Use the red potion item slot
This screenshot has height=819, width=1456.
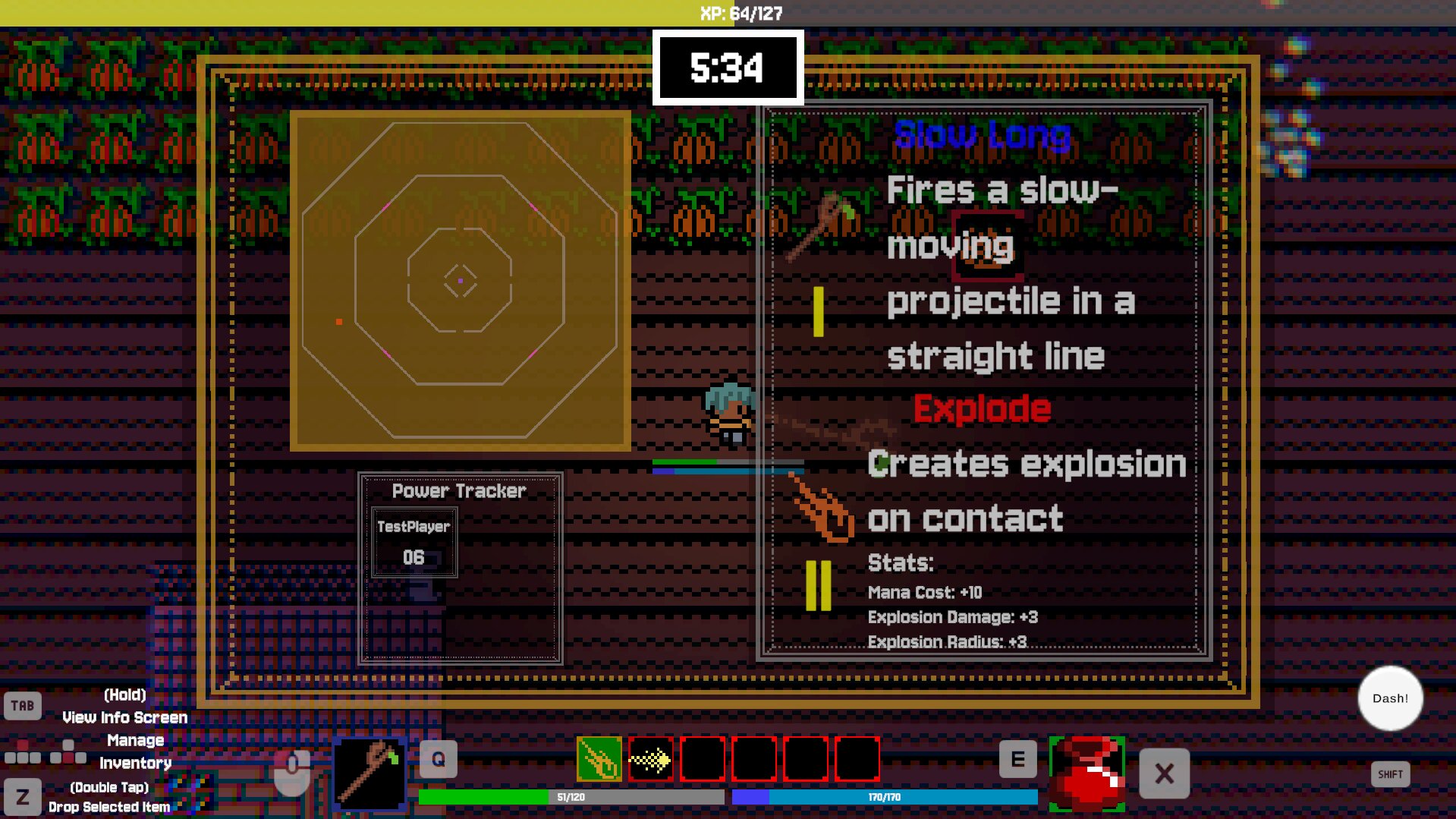1086,773
